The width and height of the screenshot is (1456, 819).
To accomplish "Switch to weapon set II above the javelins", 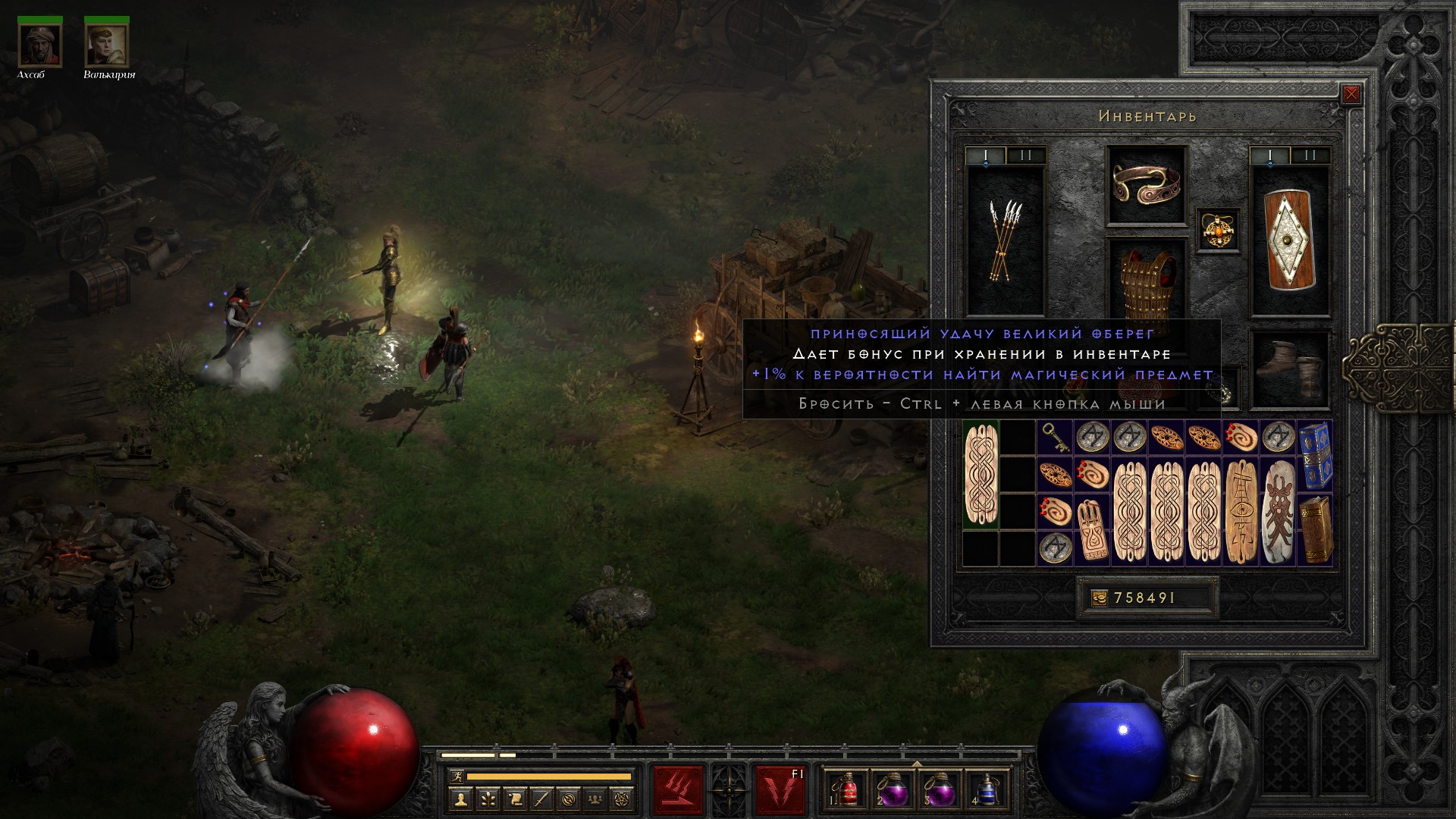I will [1026, 155].
